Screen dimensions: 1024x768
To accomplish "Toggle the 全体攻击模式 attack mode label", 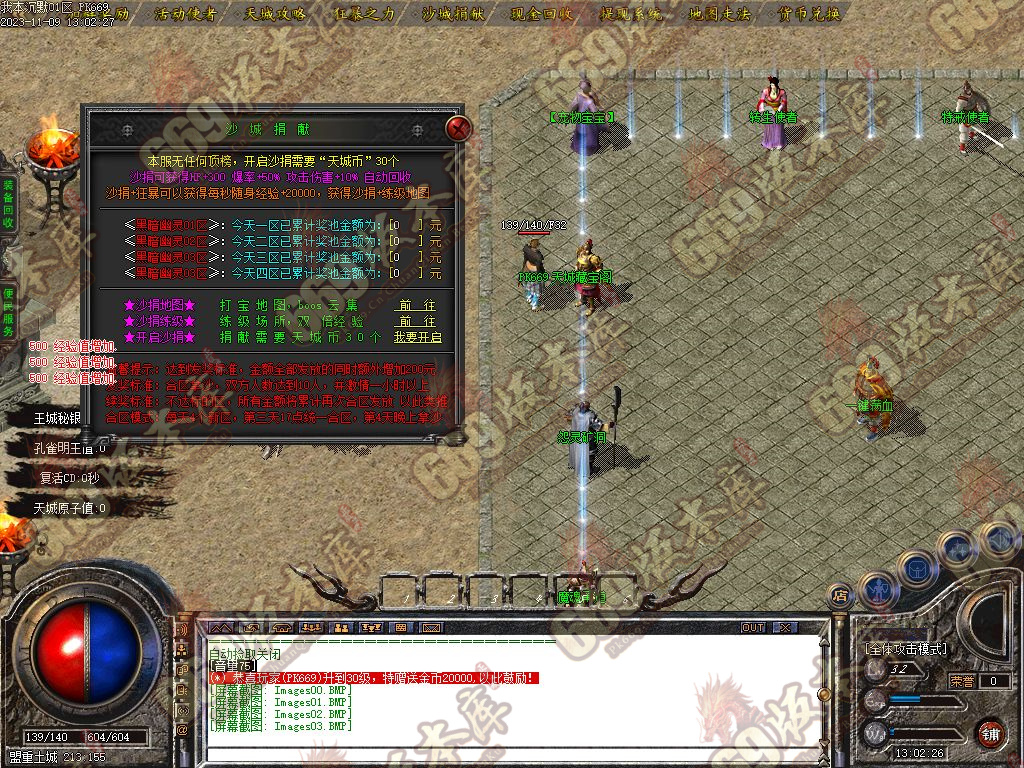I will 906,649.
